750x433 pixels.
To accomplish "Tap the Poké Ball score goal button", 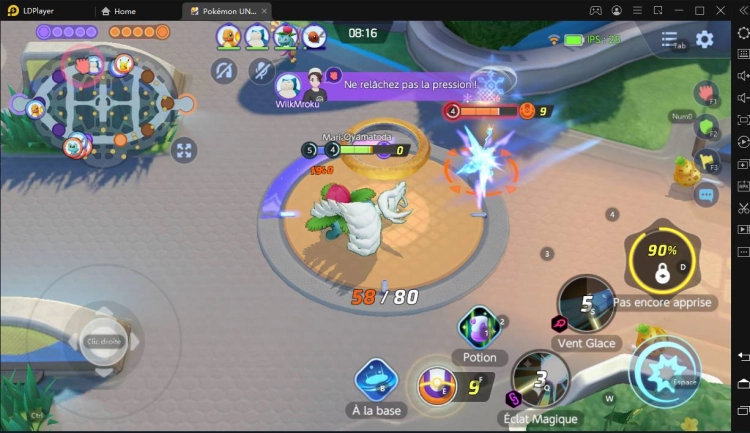I will [437, 386].
